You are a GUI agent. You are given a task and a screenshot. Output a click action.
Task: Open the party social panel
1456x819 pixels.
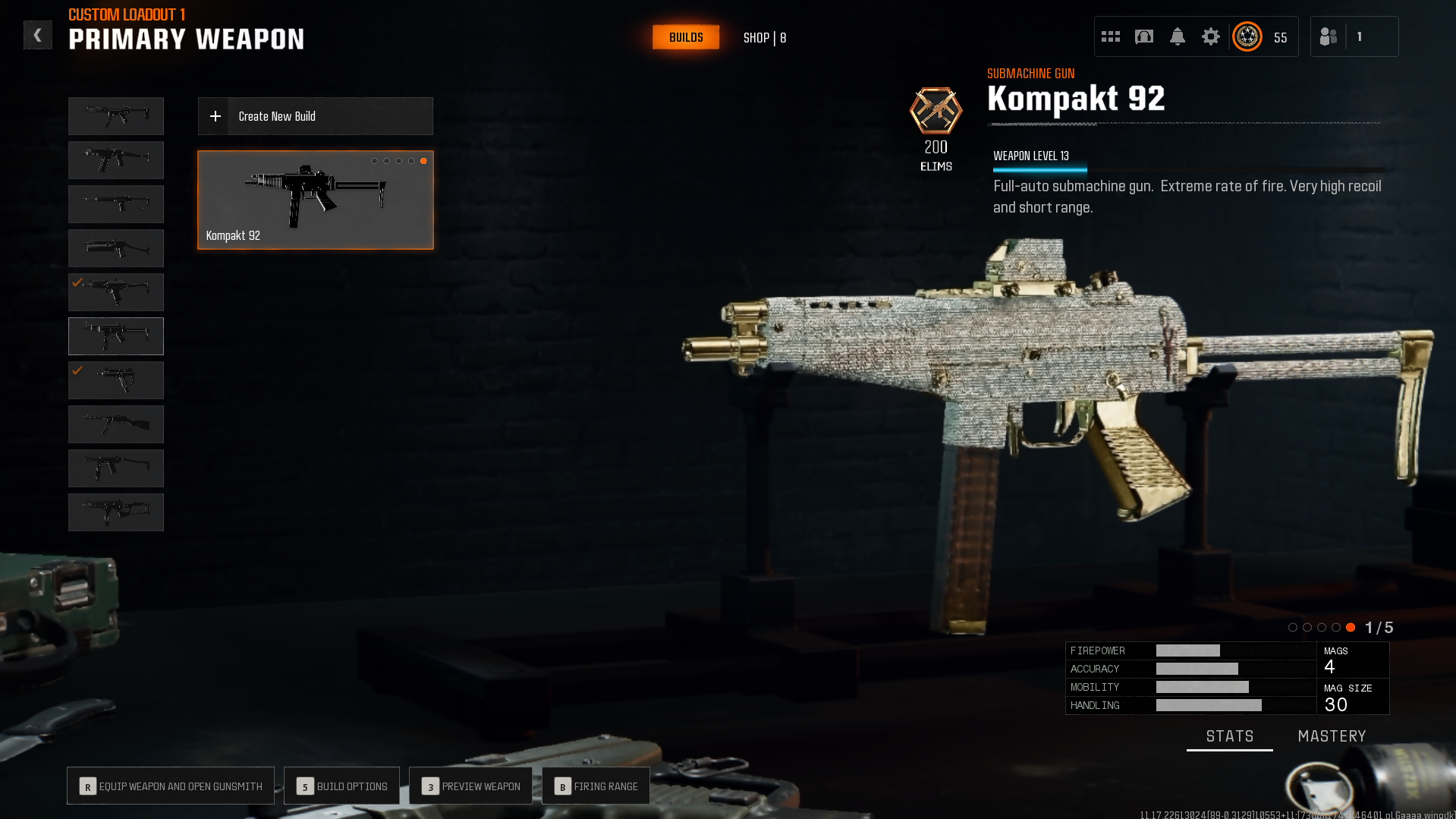tap(1329, 36)
